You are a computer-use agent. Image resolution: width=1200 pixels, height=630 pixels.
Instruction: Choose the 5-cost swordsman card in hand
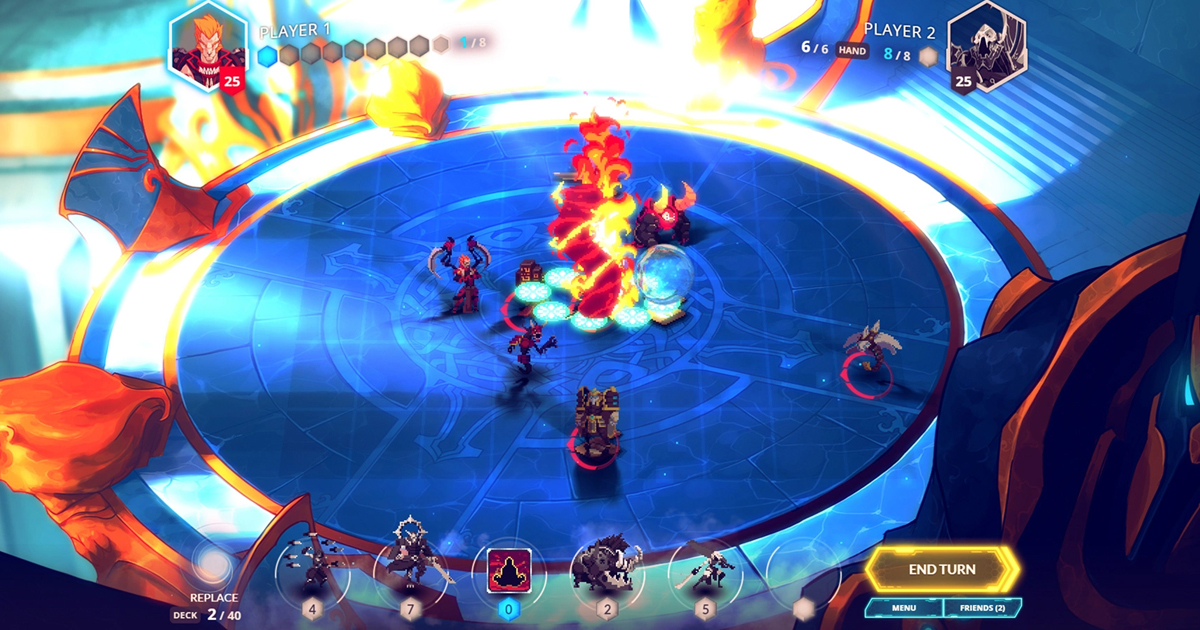click(705, 570)
